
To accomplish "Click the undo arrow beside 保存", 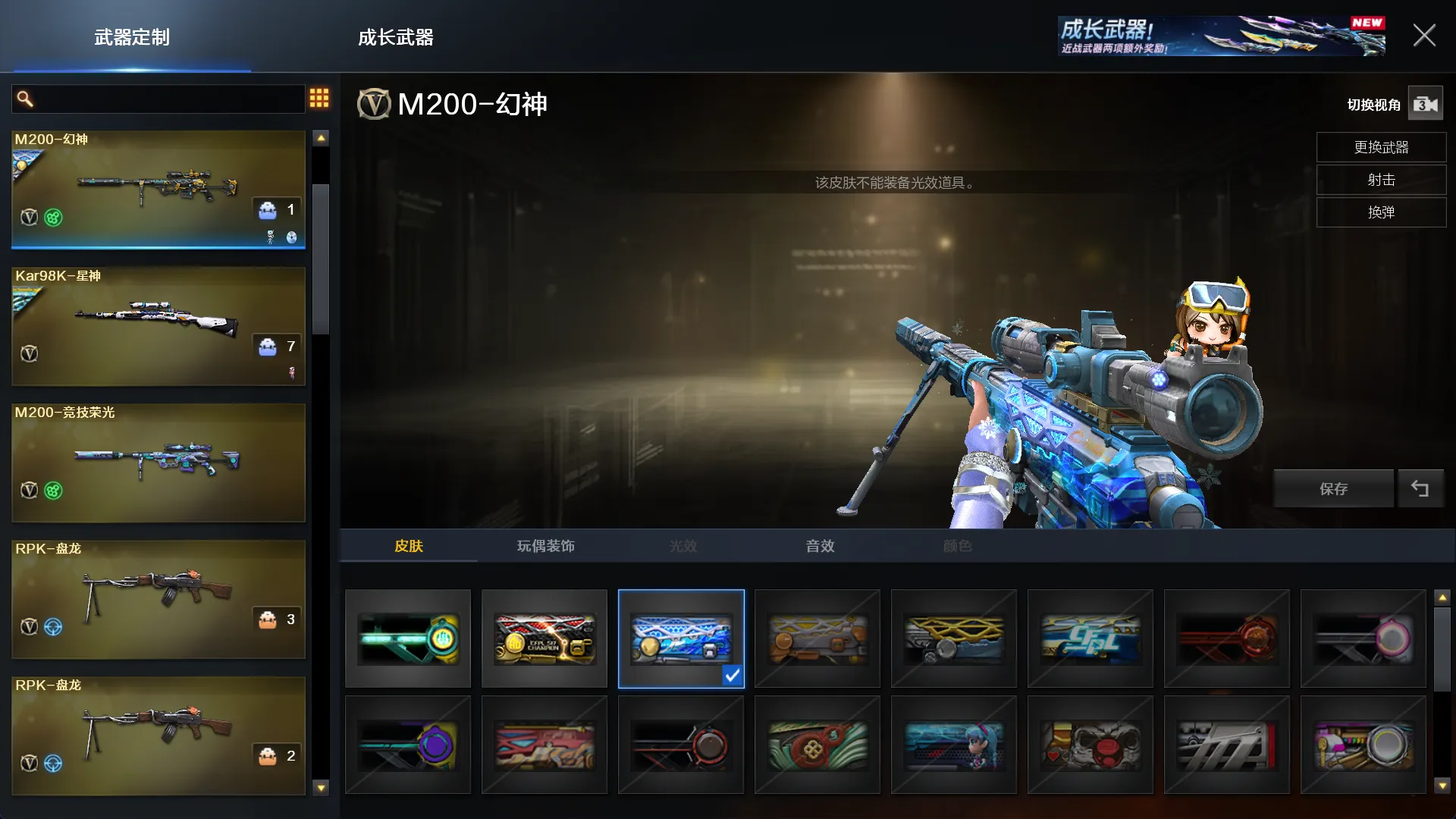I will tap(1420, 489).
